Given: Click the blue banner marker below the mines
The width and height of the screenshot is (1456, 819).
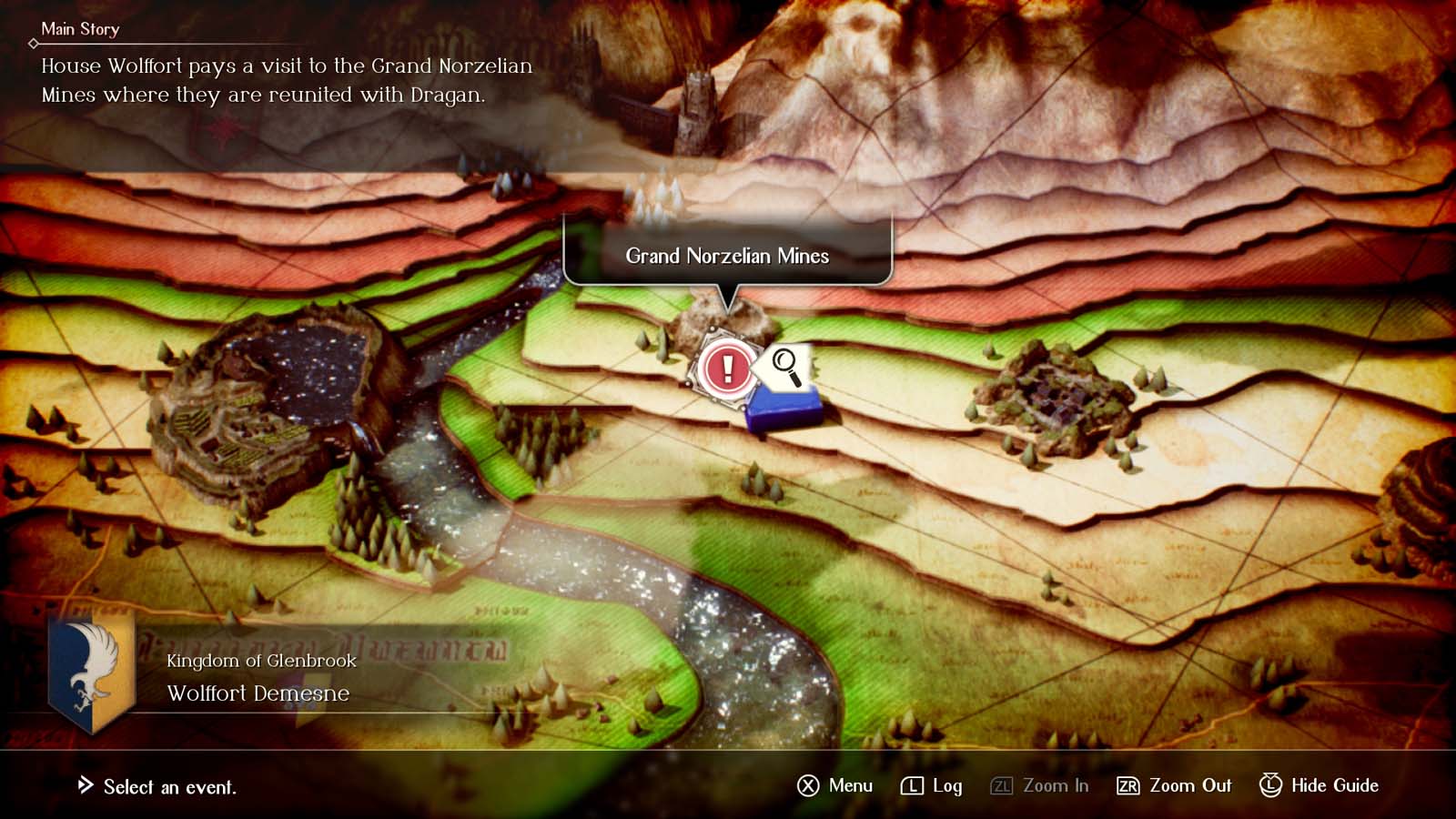Looking at the screenshot, I should point(784,409).
